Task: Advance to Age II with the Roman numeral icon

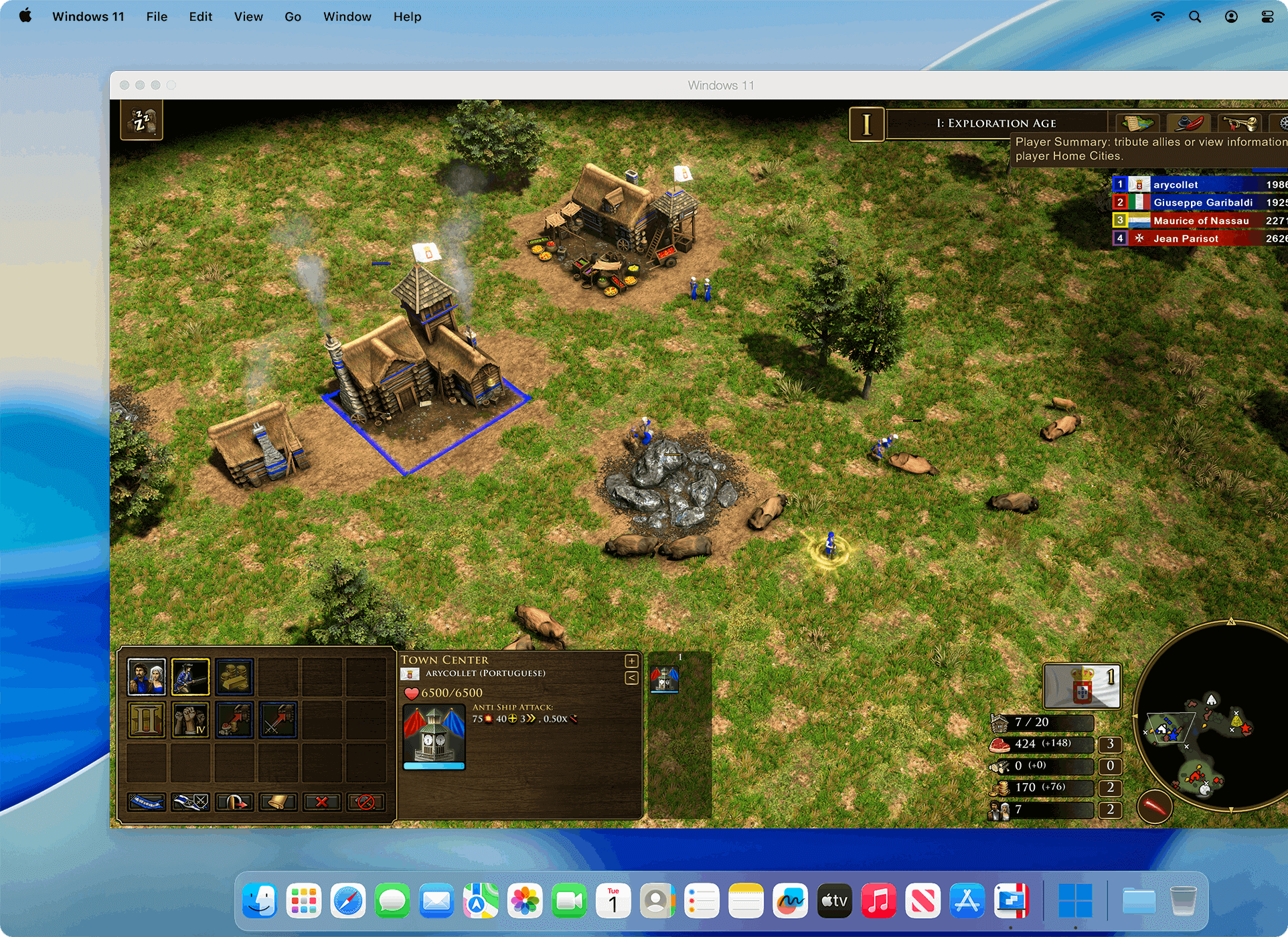Action: (x=147, y=720)
